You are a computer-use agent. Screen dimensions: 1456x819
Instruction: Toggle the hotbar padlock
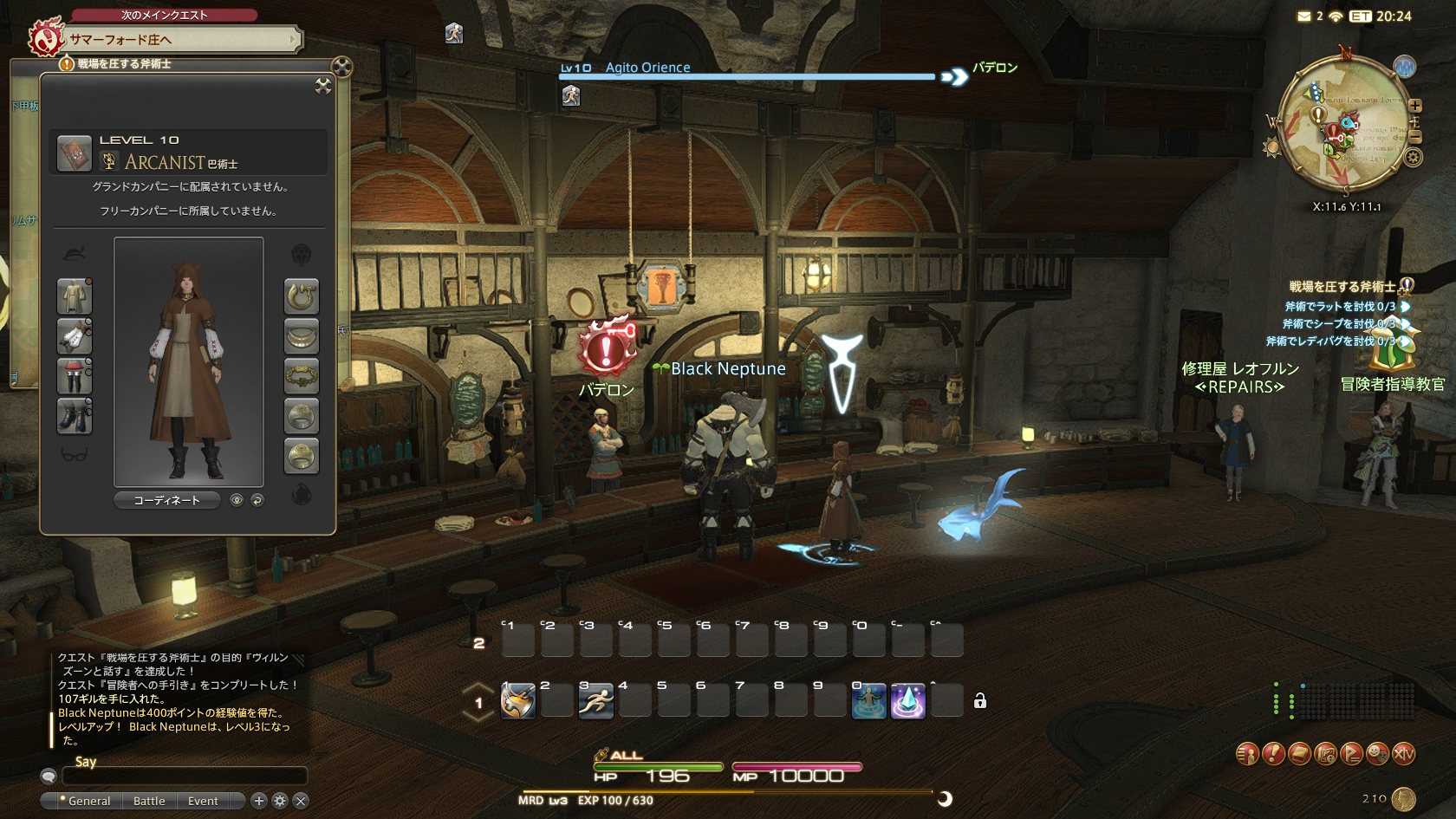tap(980, 701)
